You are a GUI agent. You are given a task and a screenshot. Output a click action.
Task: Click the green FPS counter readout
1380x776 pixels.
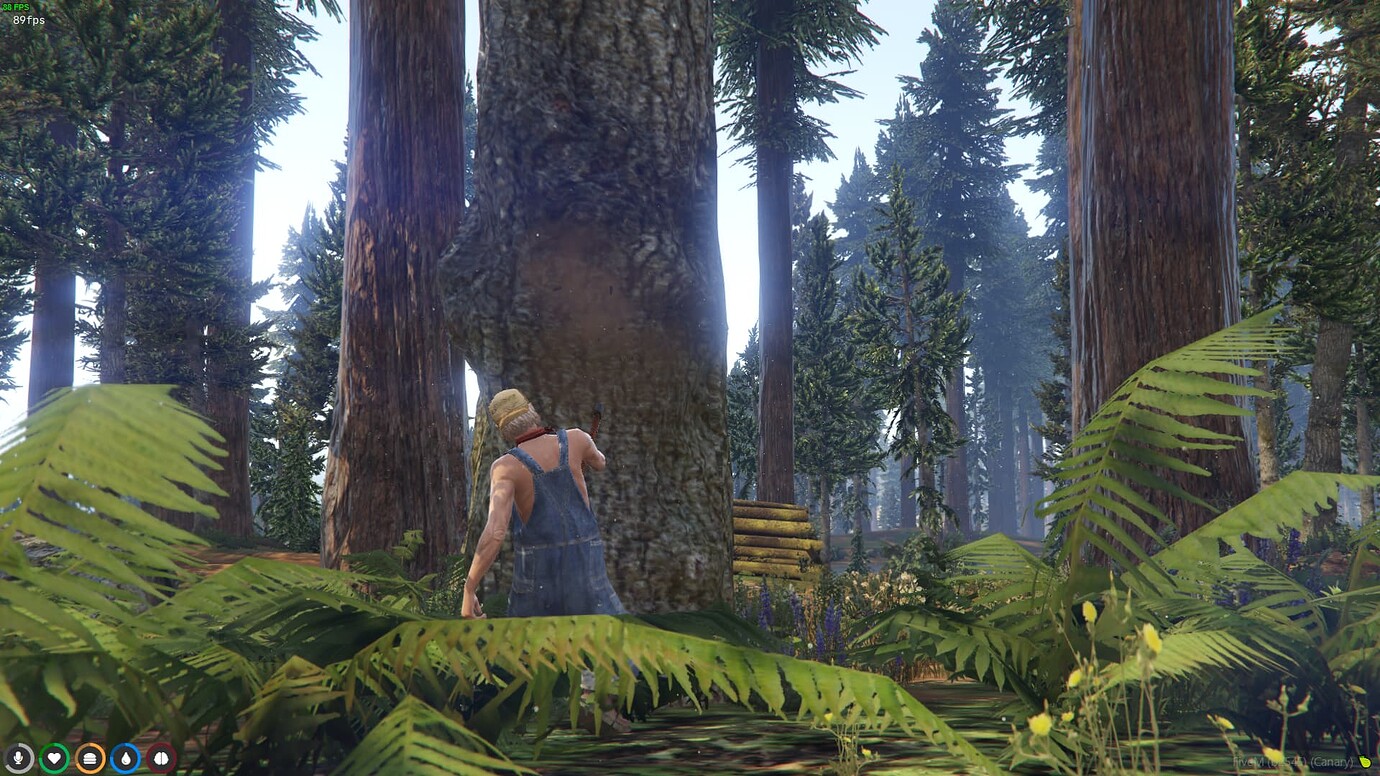click(x=17, y=8)
